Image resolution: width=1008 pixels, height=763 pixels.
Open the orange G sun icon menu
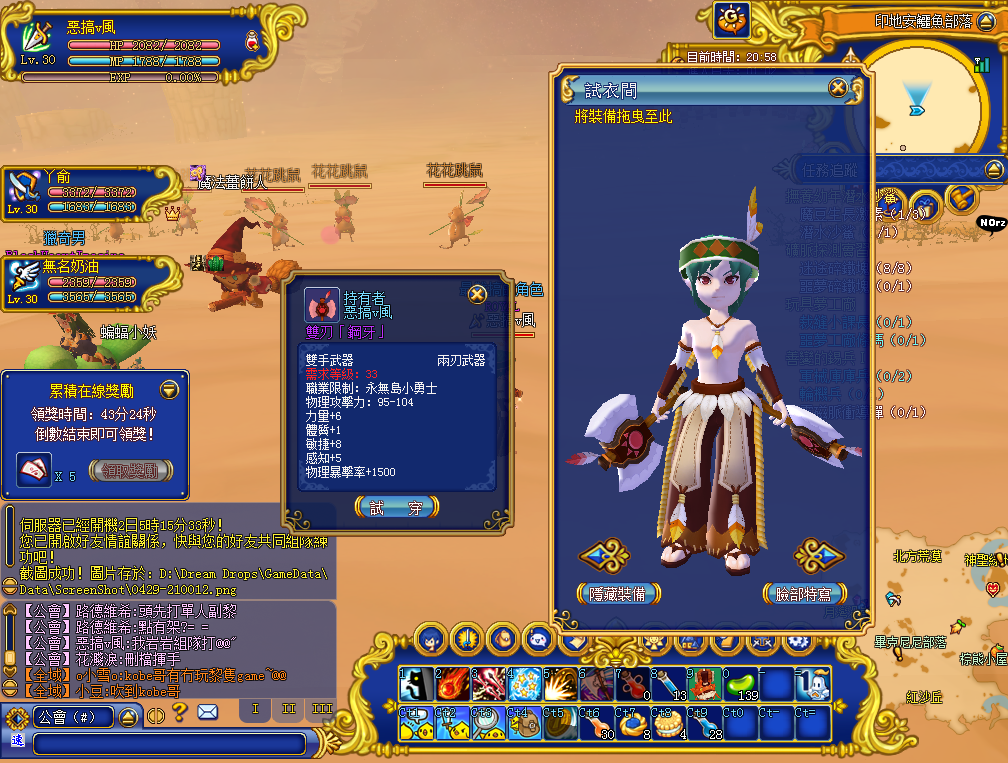point(731,19)
